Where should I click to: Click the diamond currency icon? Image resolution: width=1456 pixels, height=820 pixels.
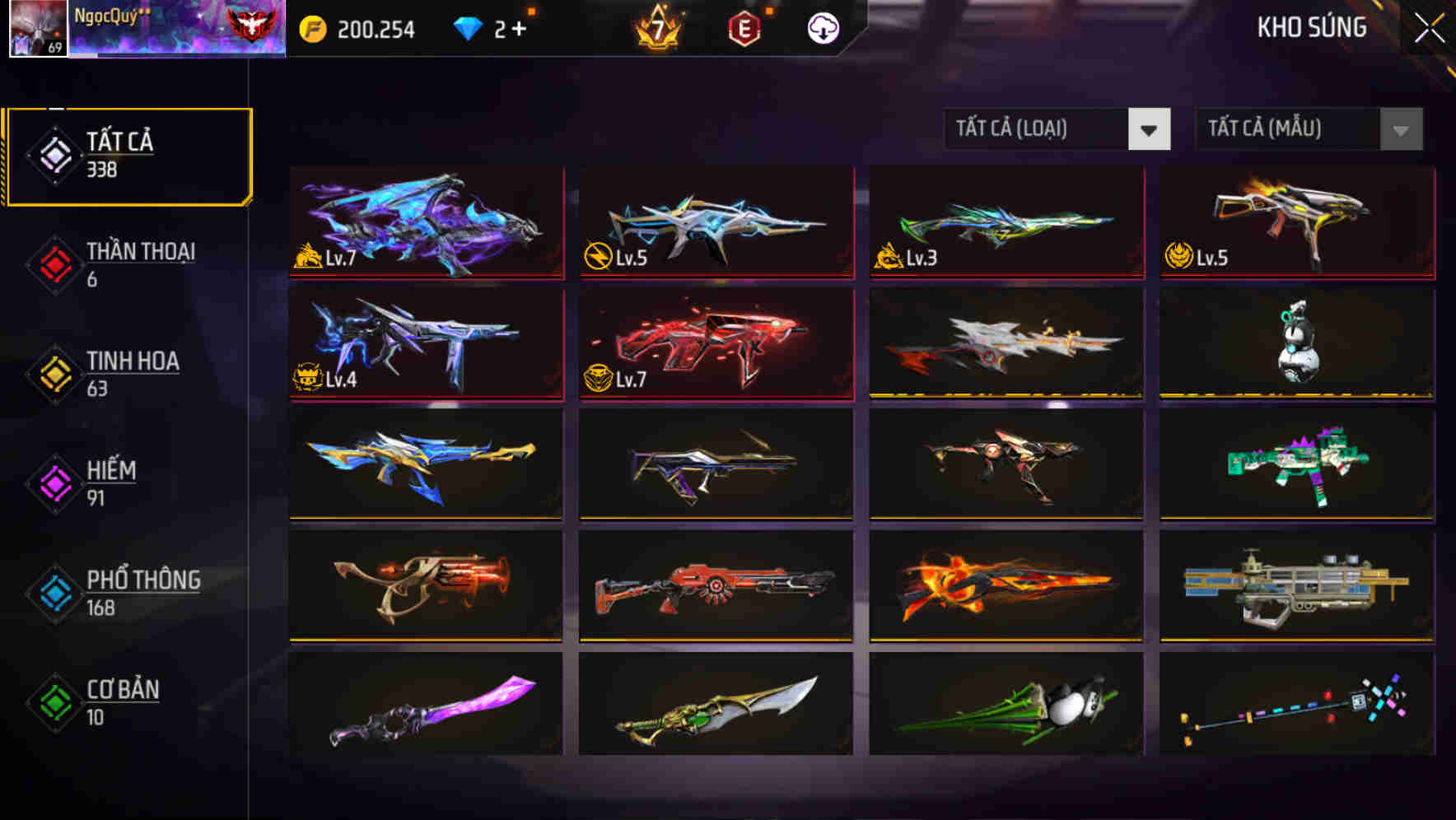click(469, 27)
